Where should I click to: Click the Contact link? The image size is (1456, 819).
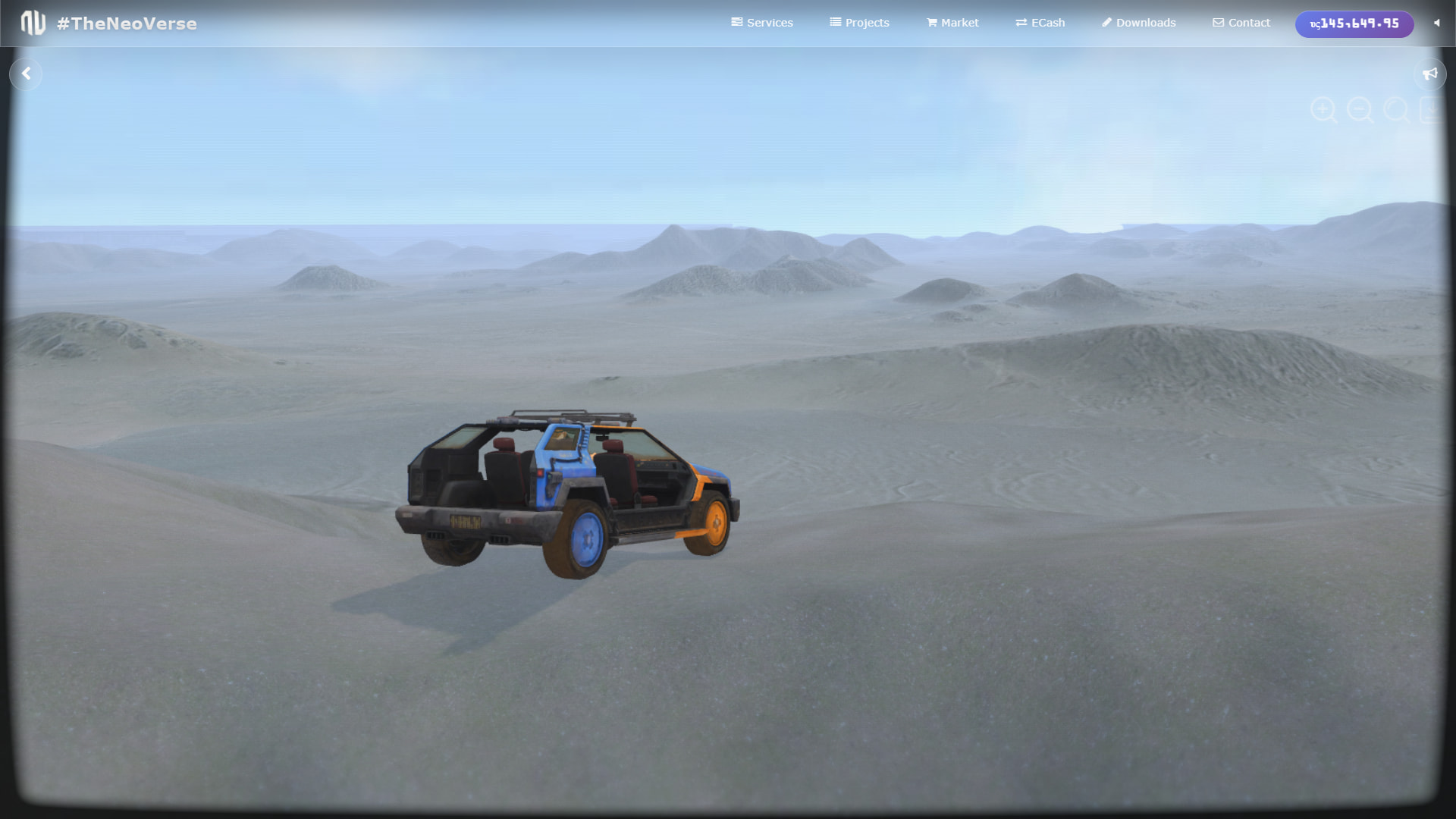pyautogui.click(x=1241, y=23)
